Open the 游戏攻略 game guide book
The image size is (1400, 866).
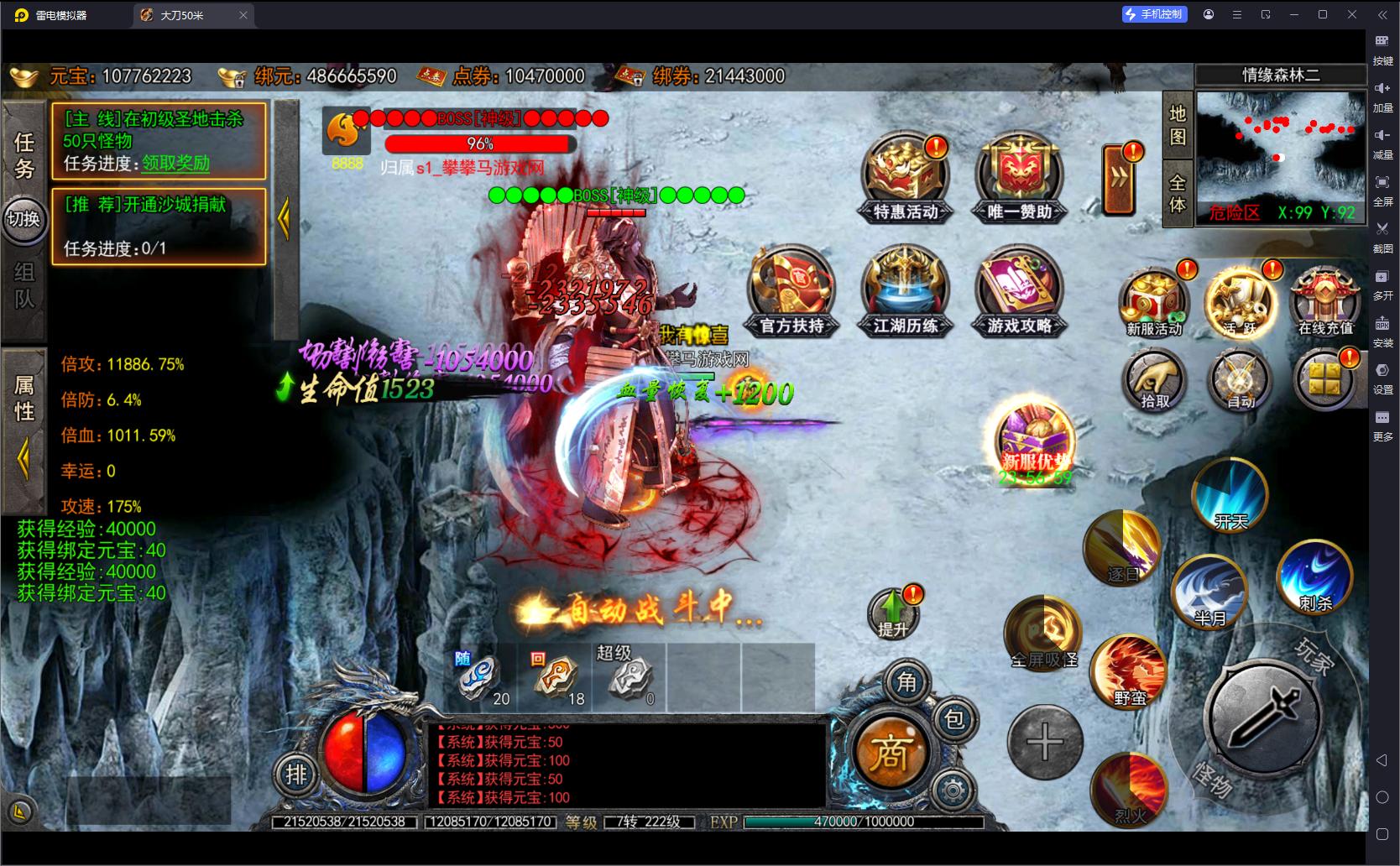[x=1019, y=291]
